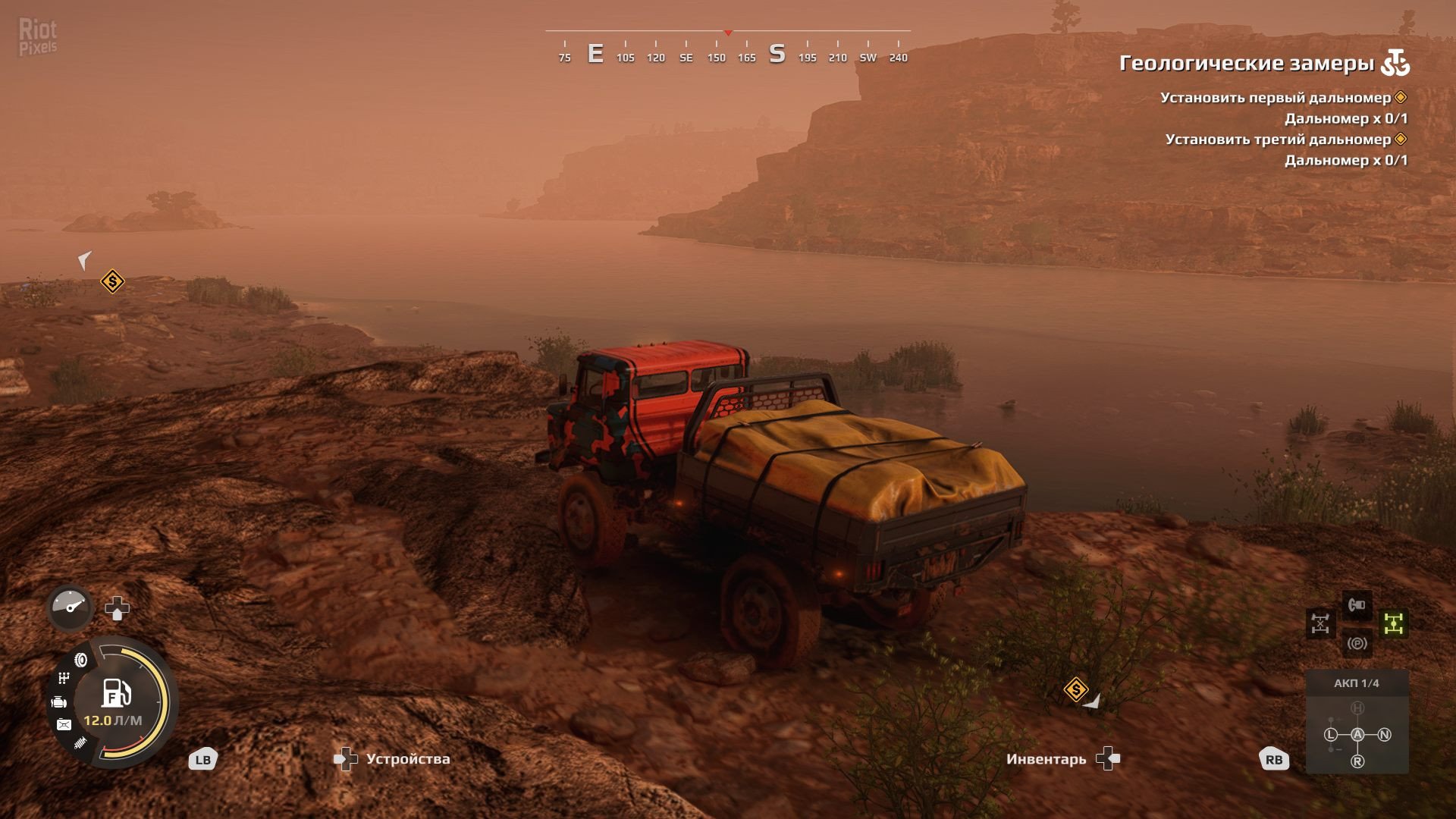This screenshot has width=1456, height=819.
Task: Open the tire pressure gauge
Action: 70,607
